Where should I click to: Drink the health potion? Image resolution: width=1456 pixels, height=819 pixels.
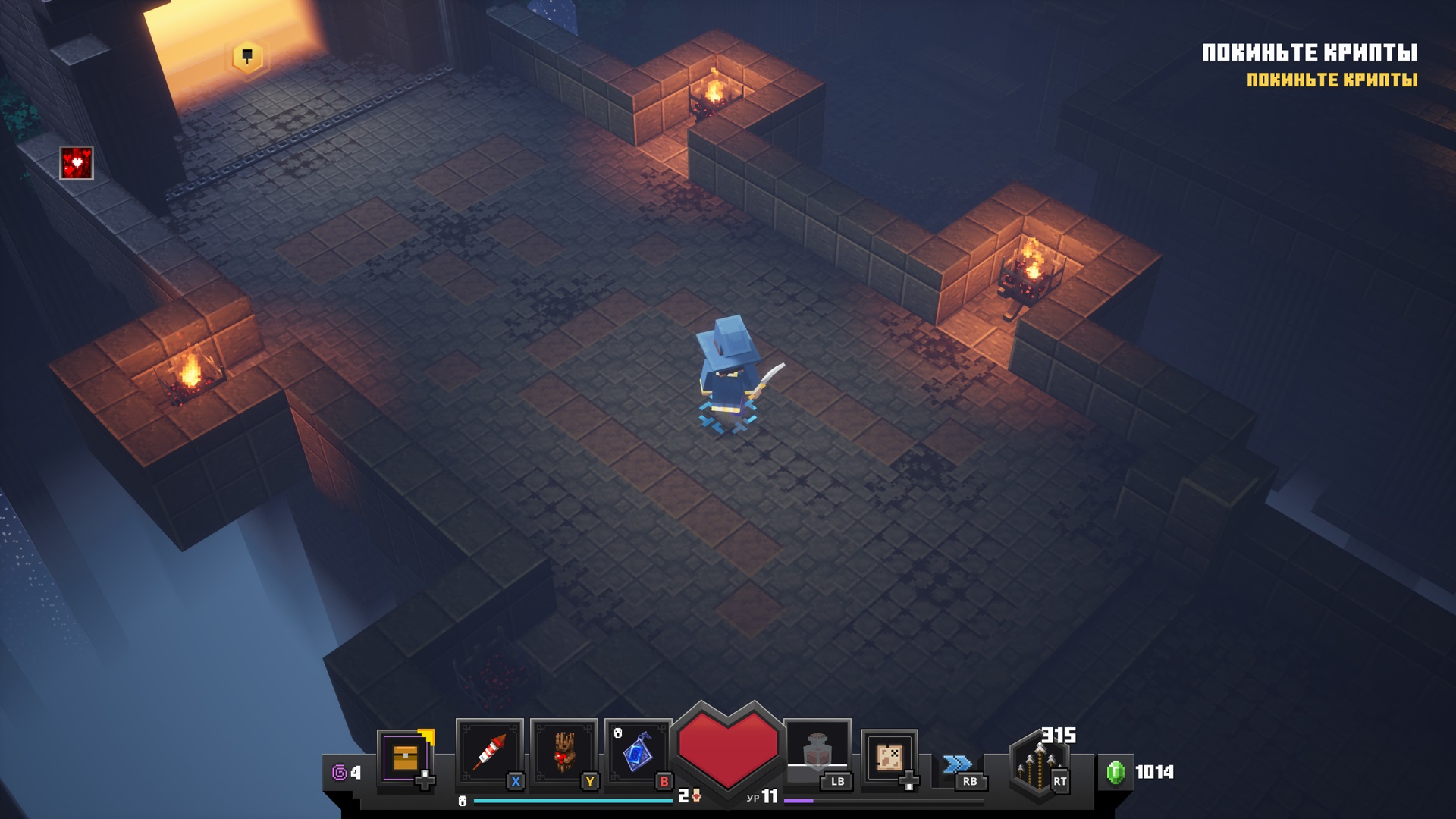point(817,750)
